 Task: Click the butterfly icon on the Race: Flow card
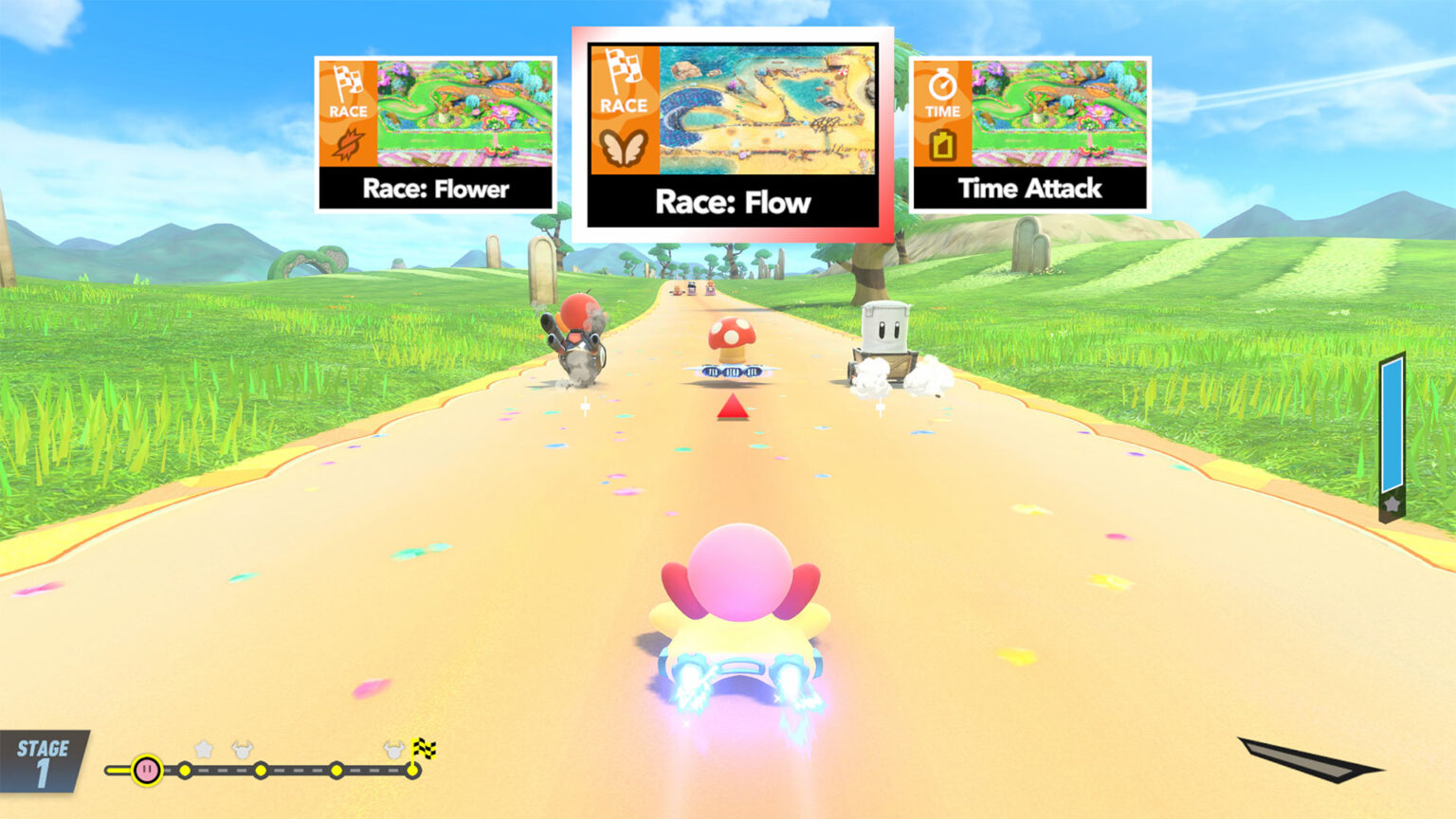click(624, 146)
